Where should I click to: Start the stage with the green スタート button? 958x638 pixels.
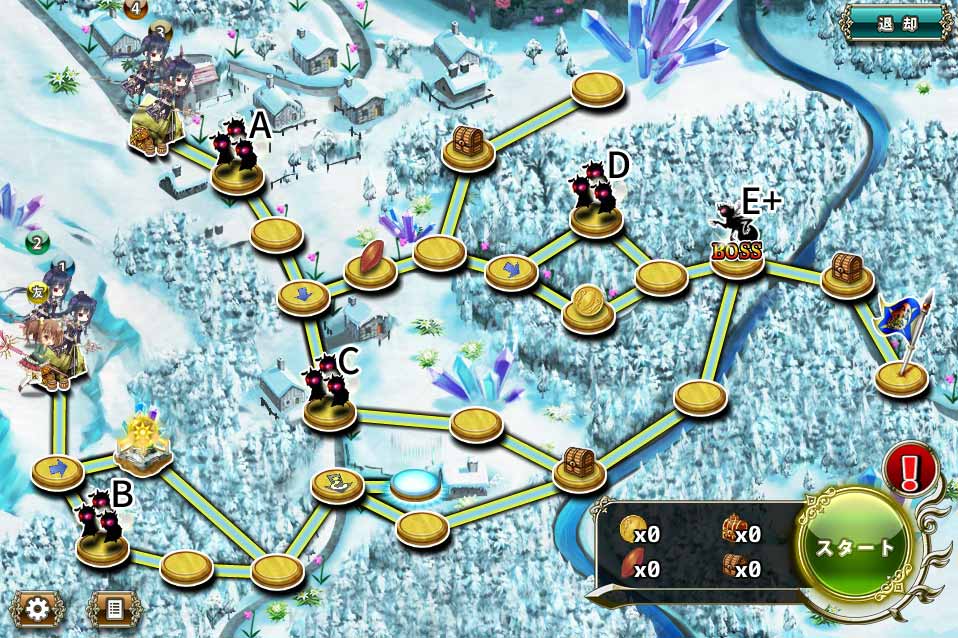[856, 548]
